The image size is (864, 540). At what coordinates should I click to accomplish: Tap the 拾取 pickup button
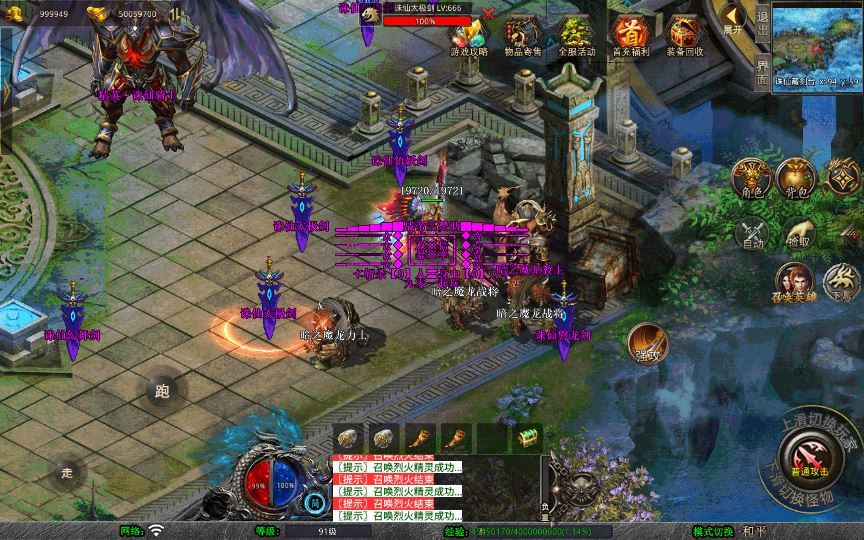797,233
